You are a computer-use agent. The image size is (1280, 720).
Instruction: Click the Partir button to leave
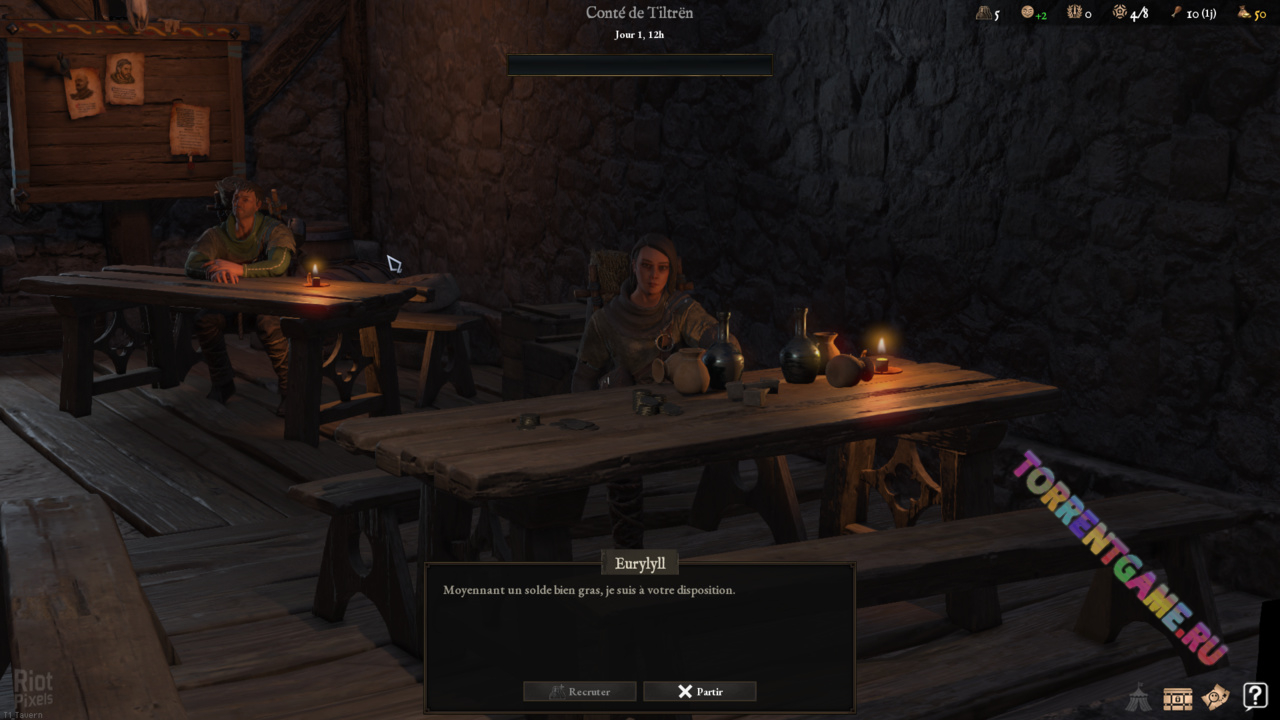(699, 691)
